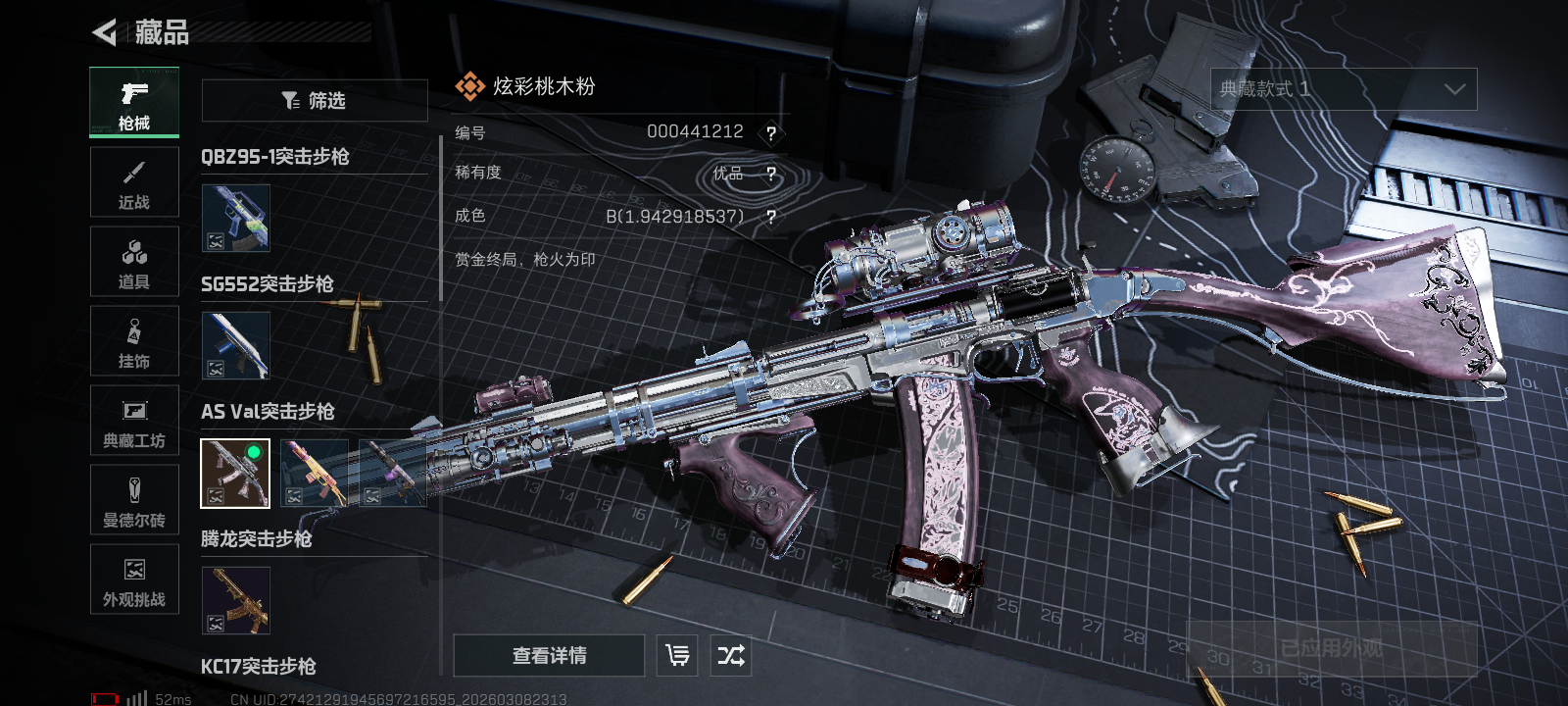1568x706 pixels.
Task: Pick the yellow-pink AS Val skin thumbnail
Action: [x=314, y=473]
